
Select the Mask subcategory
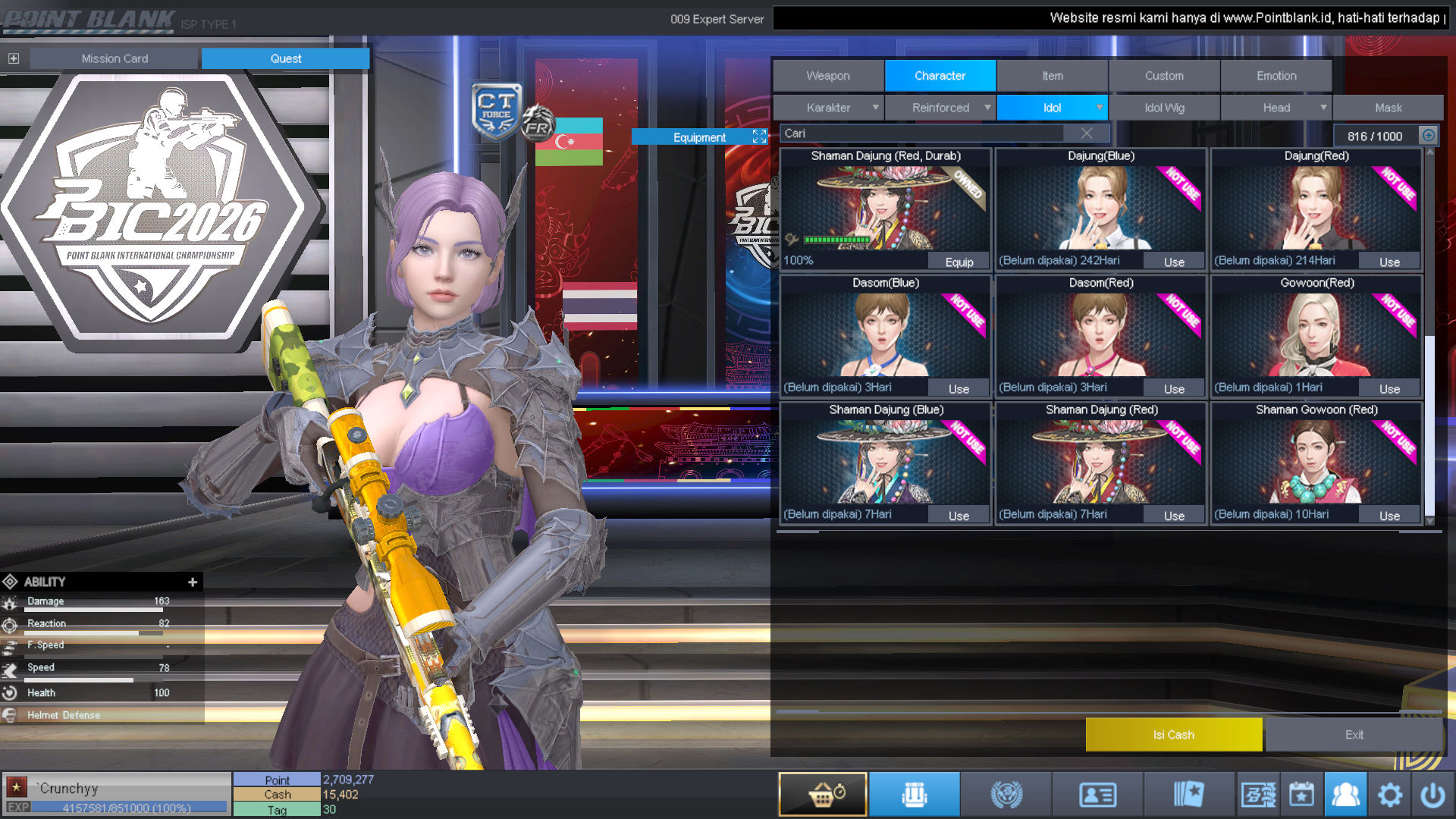(1388, 108)
